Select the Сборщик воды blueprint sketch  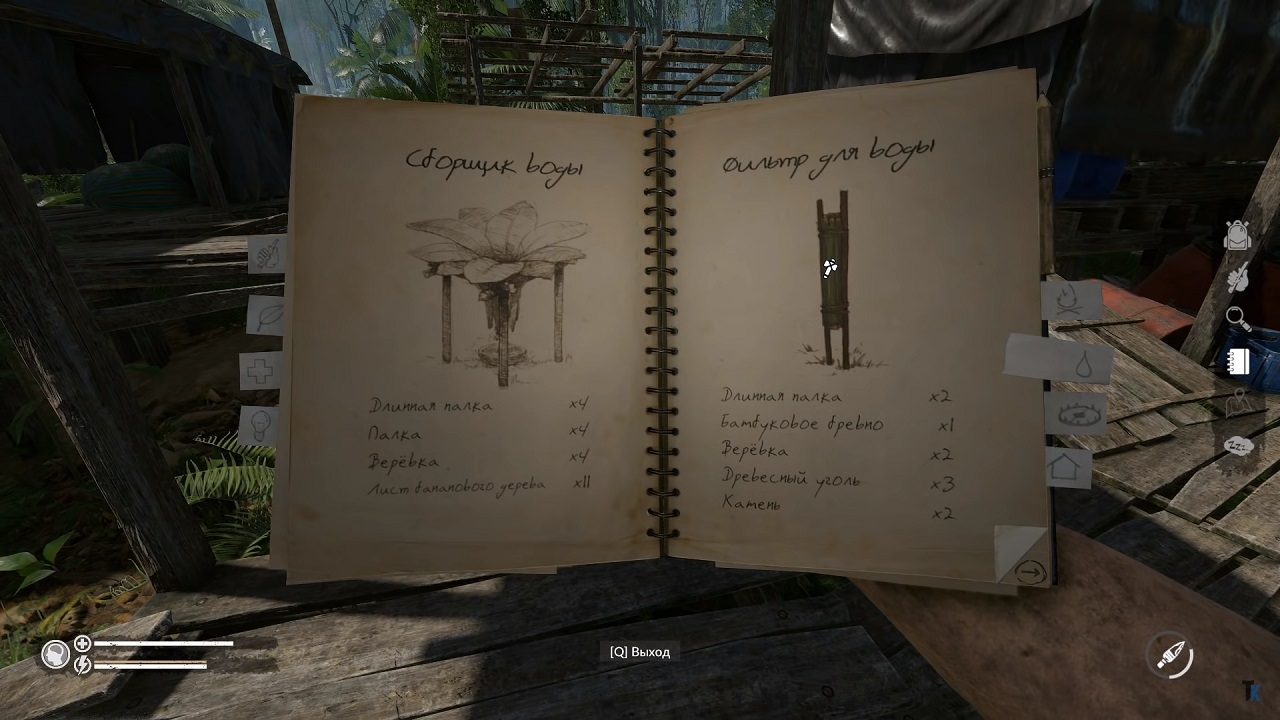tap(498, 292)
